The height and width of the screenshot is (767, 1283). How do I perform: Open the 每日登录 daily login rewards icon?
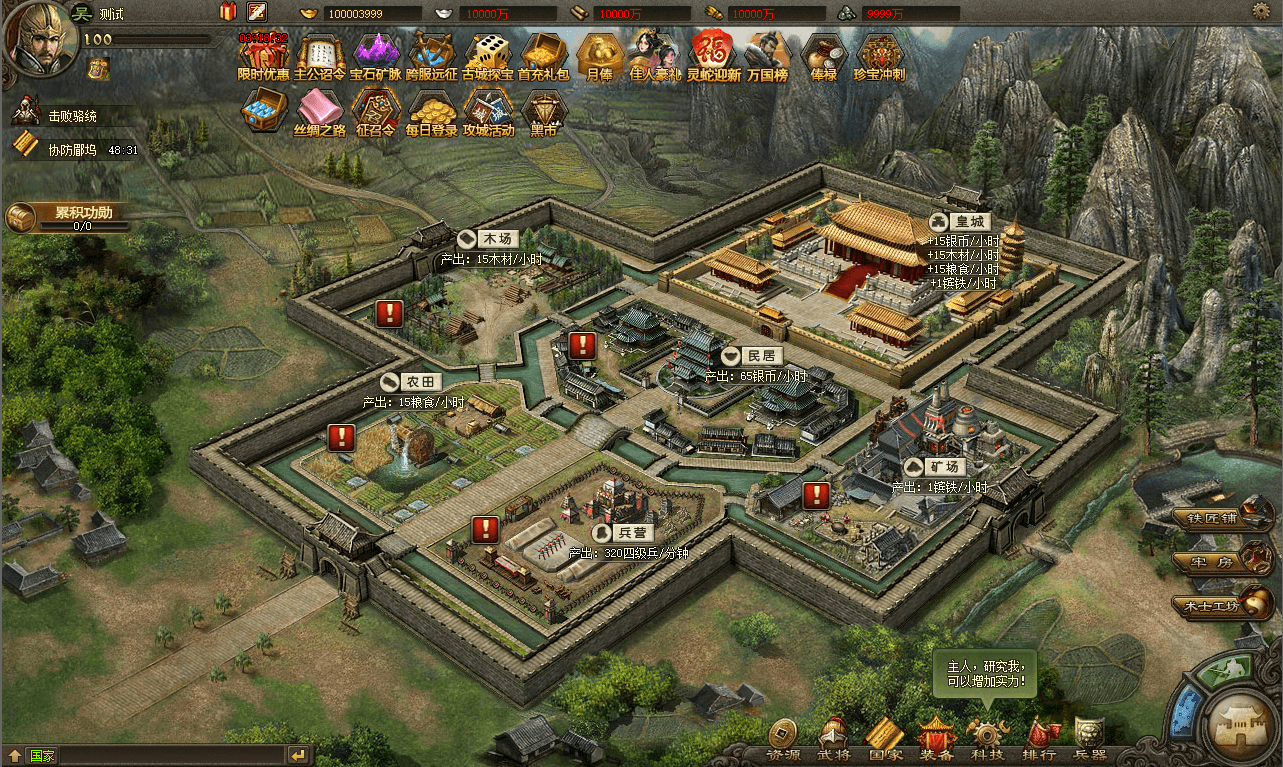[432, 112]
